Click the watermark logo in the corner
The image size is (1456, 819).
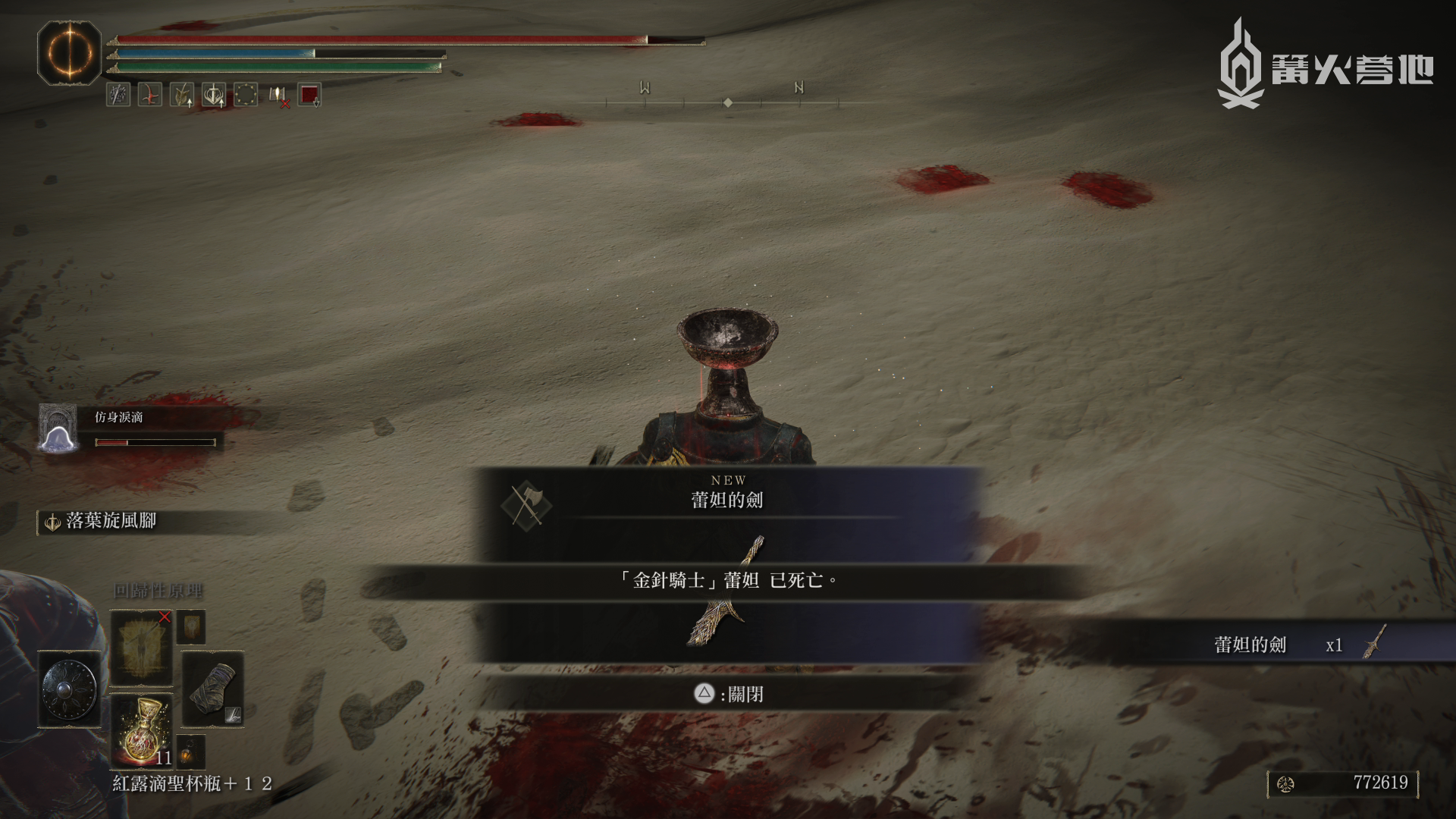tap(1325, 64)
